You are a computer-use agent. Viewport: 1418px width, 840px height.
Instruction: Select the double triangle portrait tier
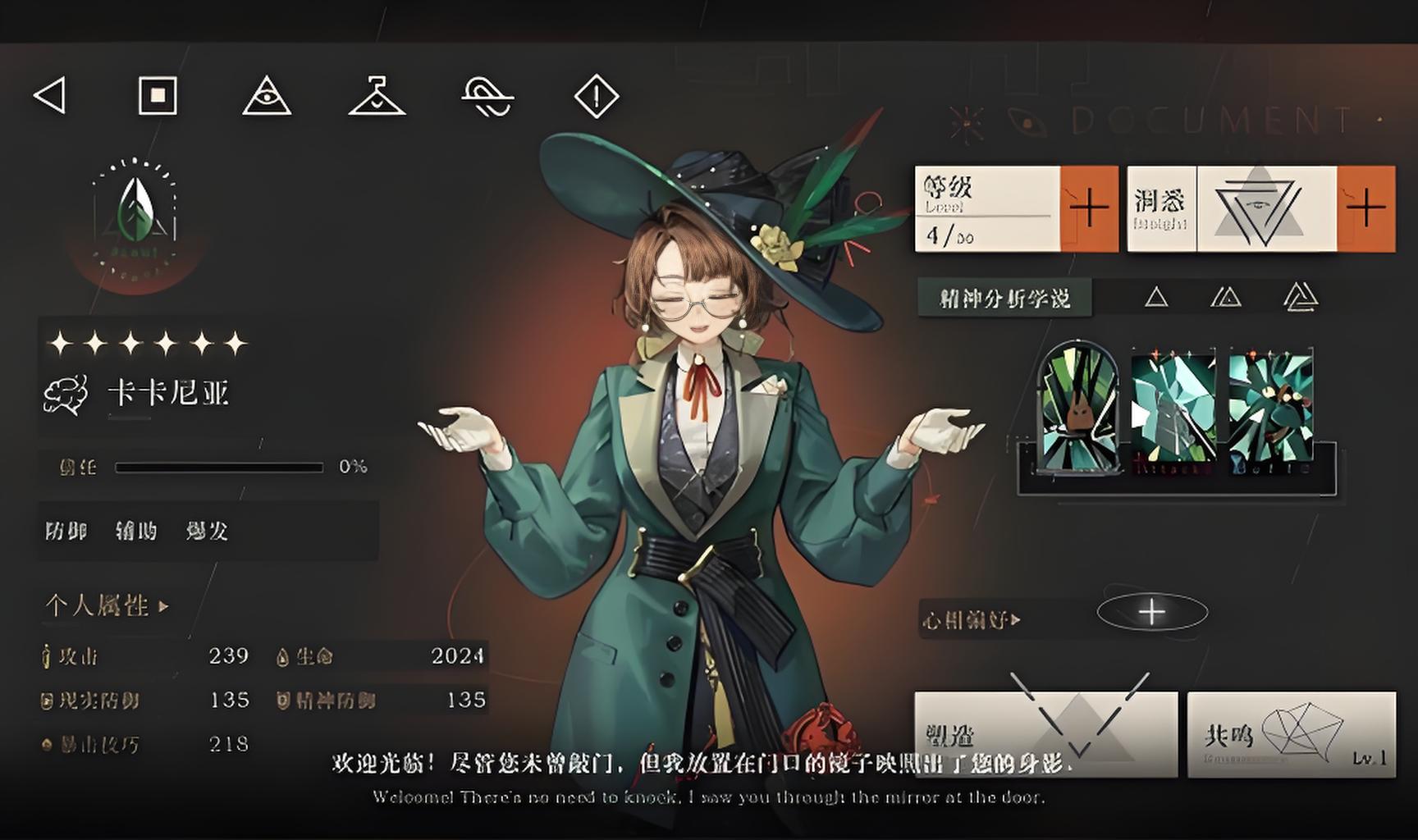click(x=1226, y=297)
